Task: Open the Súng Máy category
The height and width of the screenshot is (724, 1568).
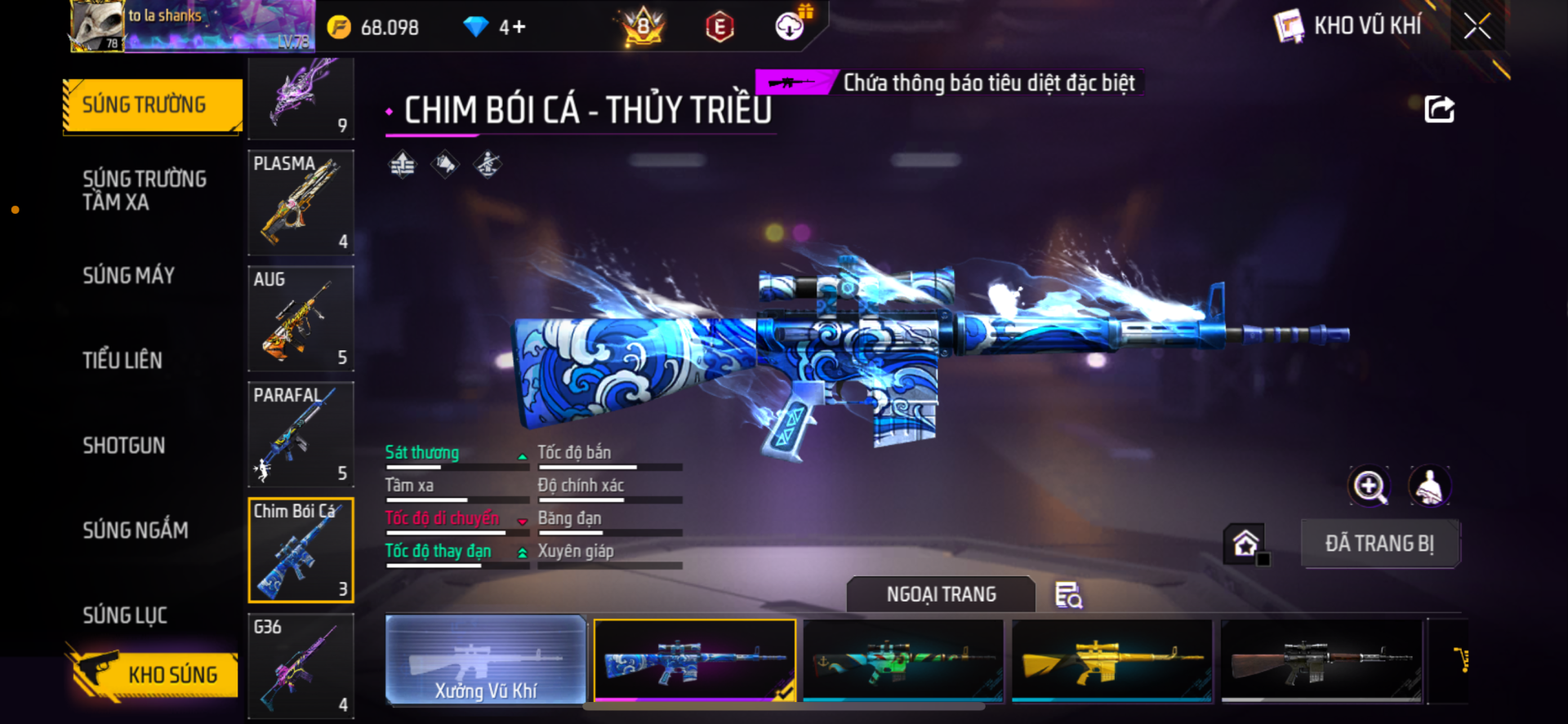Action: pos(129,276)
